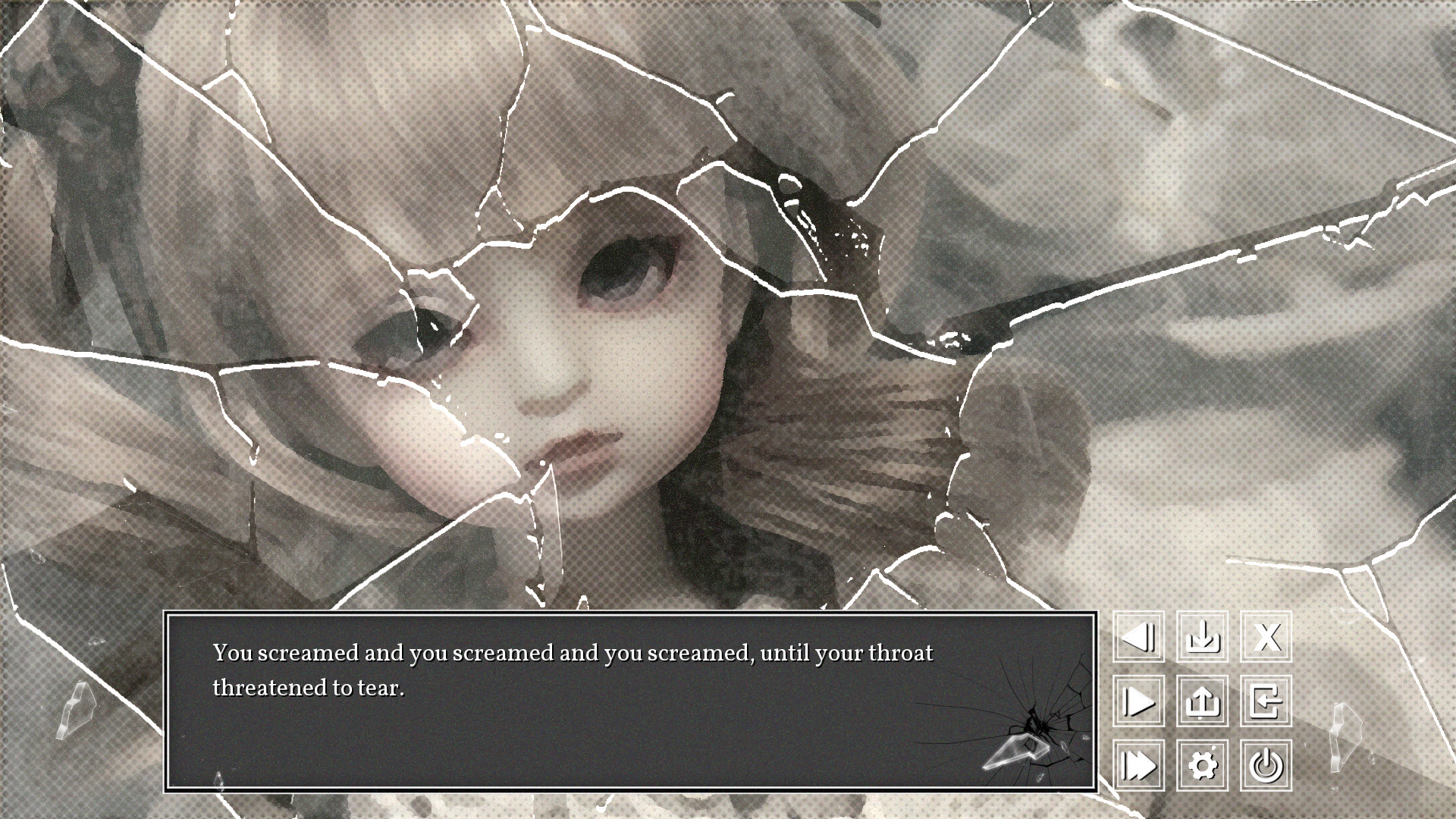This screenshot has height=819, width=1456.
Task: Open the backlog via the return icon
Action: [1266, 702]
